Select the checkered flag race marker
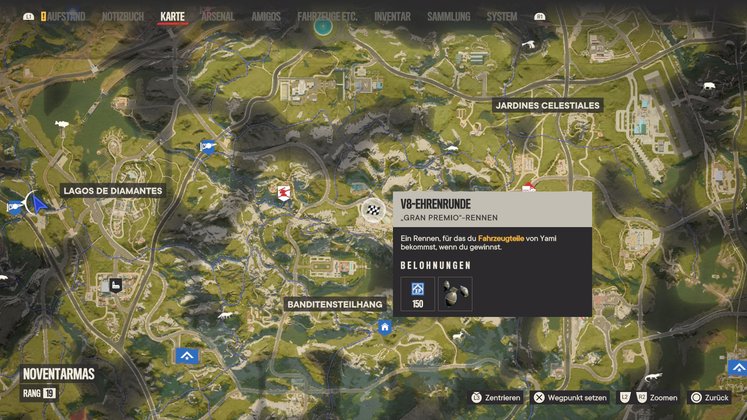Screen dimensions: 747x420 372,210
